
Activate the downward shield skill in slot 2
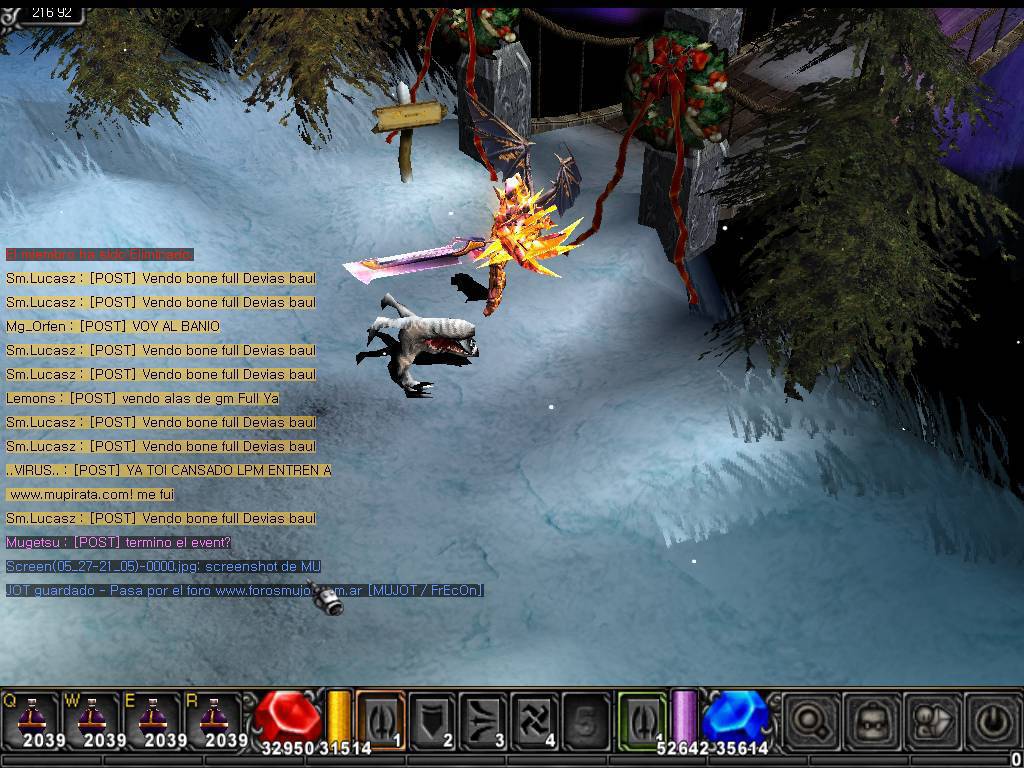pos(432,719)
